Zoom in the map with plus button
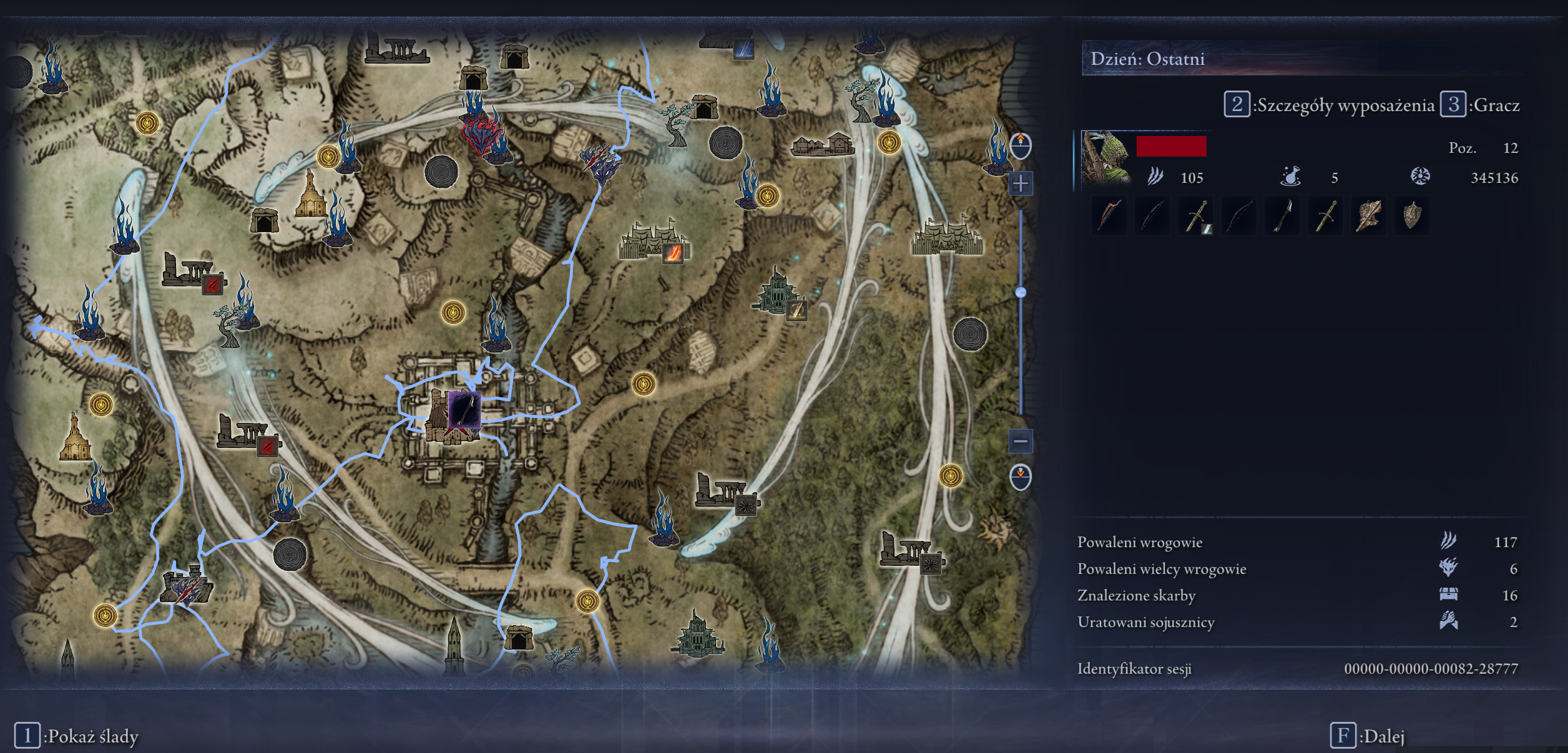 click(1021, 183)
